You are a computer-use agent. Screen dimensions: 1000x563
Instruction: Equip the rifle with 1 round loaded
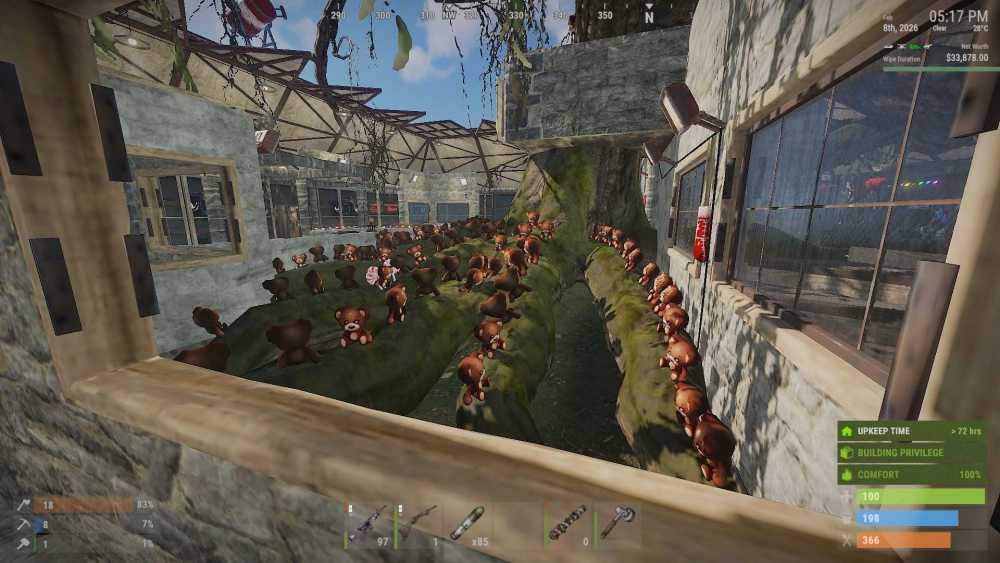pos(419,524)
